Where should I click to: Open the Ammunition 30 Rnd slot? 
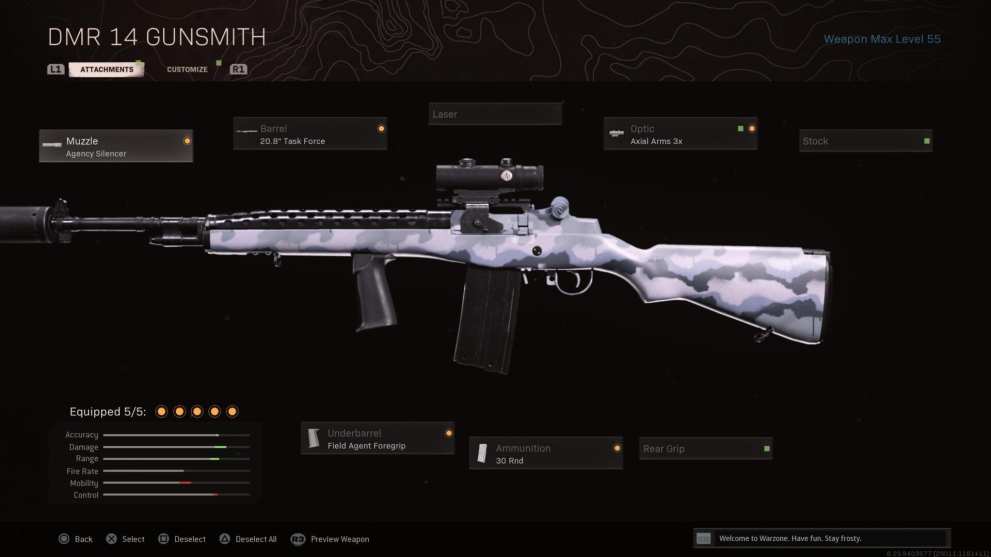tap(546, 453)
